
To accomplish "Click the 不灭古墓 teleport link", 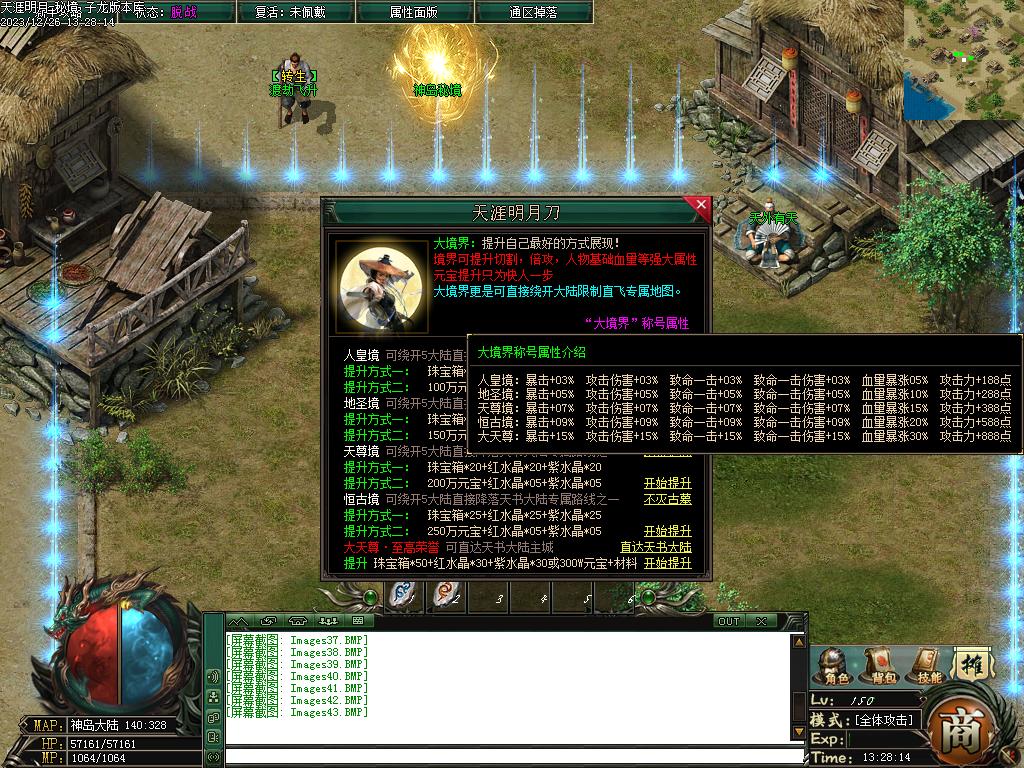I will (667, 499).
